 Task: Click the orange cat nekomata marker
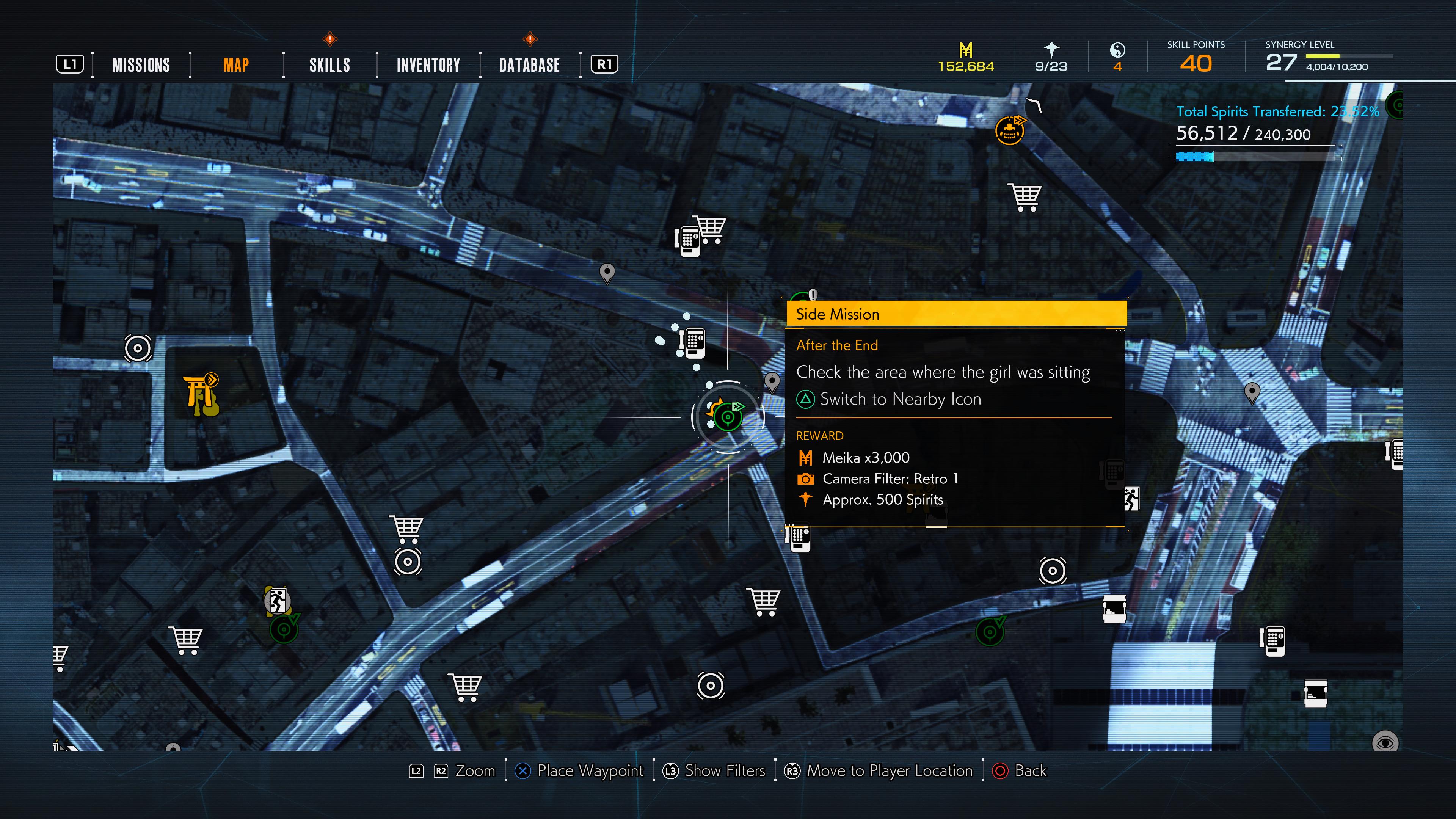[1009, 130]
